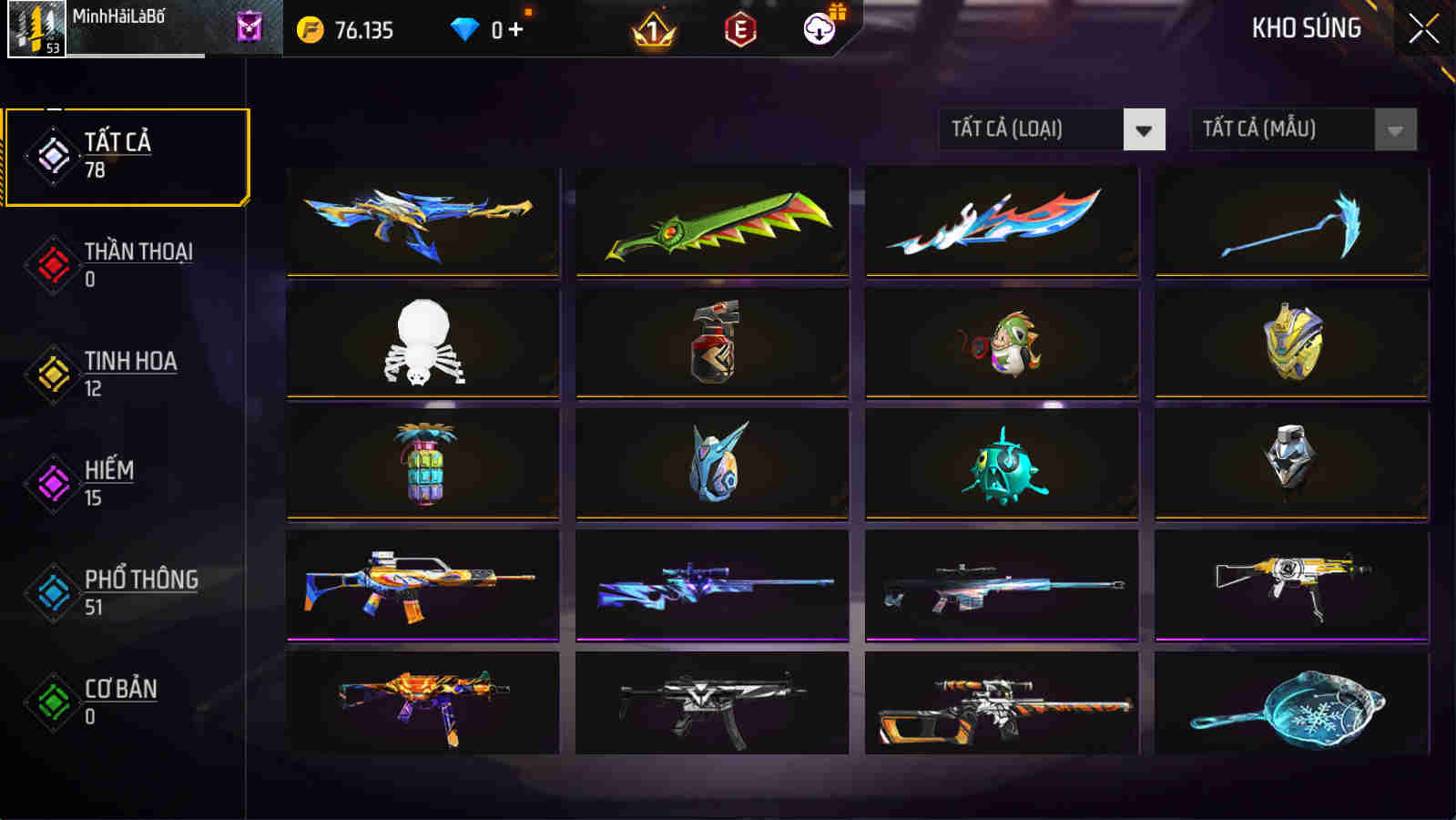Open the gift redeem cloud icon
The image size is (1456, 820).
(x=819, y=30)
